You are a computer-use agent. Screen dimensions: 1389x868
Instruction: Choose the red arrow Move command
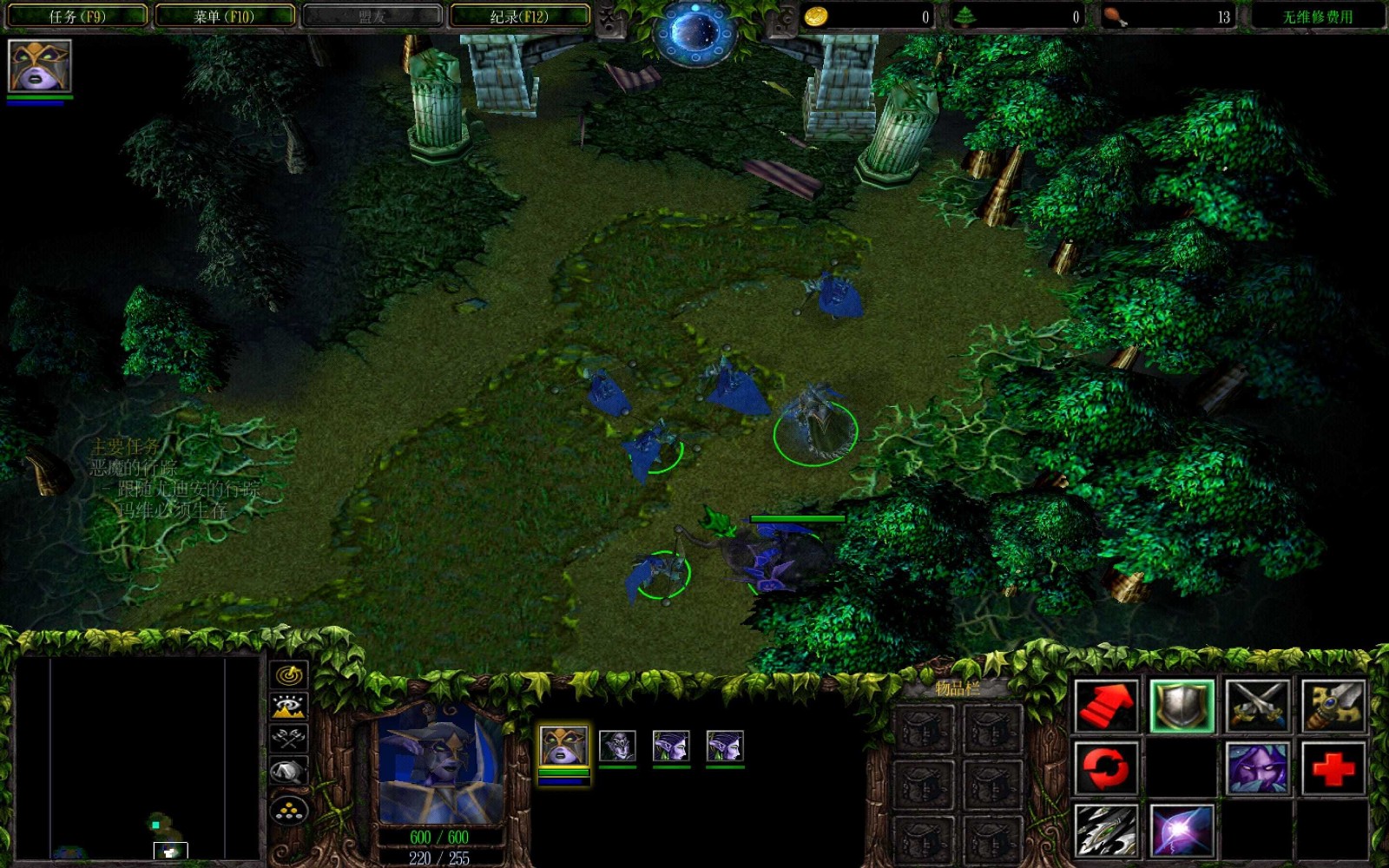click(1105, 706)
